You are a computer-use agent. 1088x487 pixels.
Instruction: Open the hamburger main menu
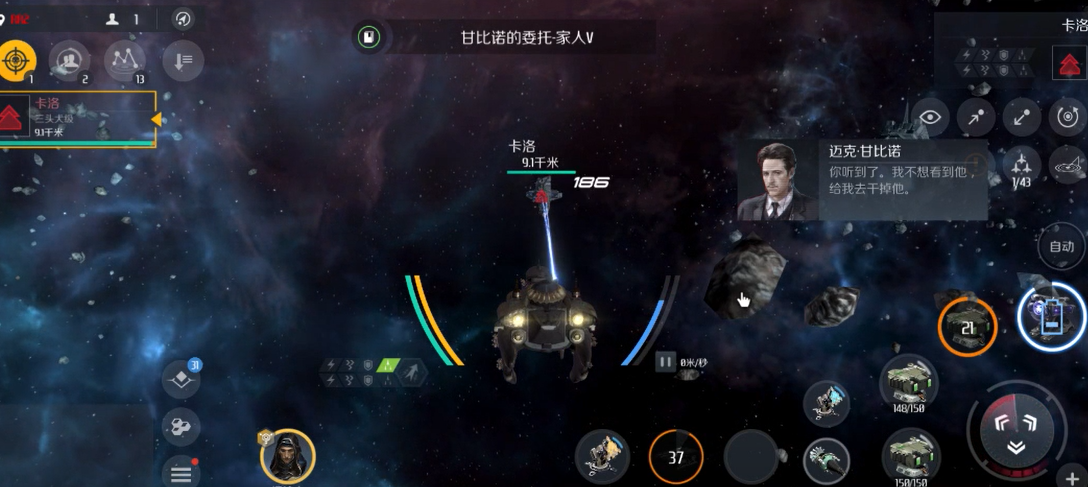[x=181, y=473]
